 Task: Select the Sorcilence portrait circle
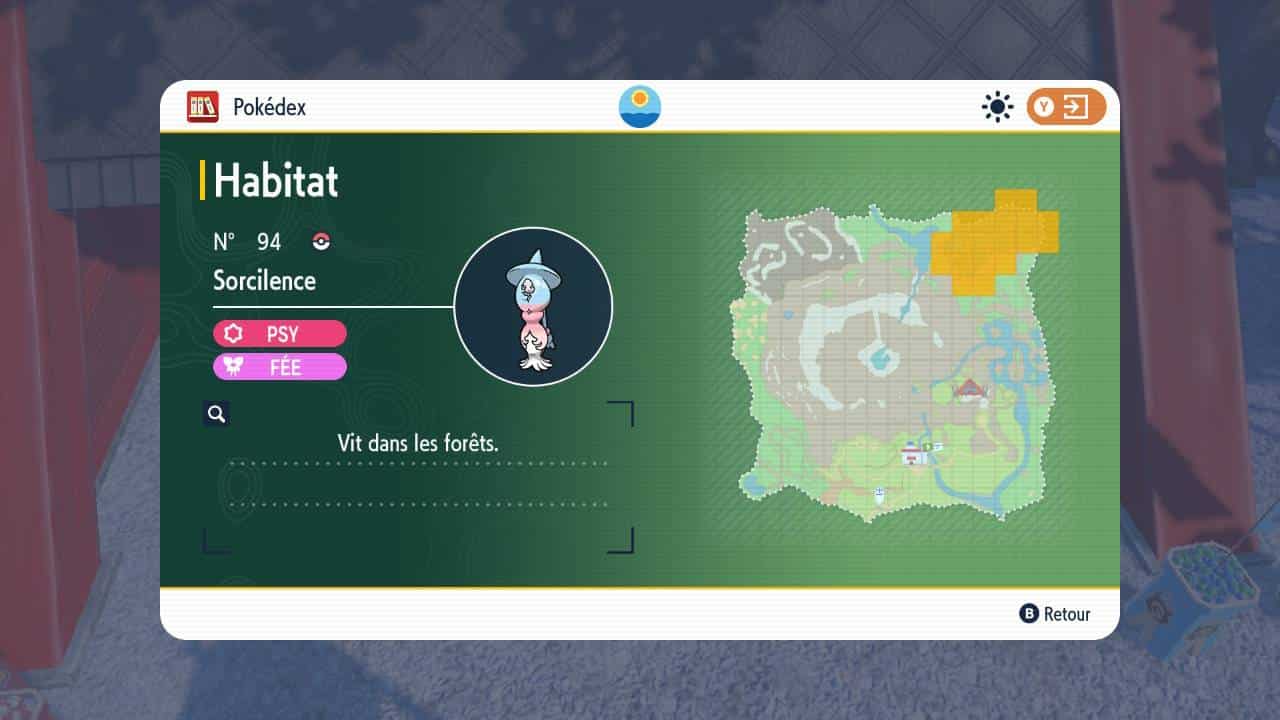533,306
